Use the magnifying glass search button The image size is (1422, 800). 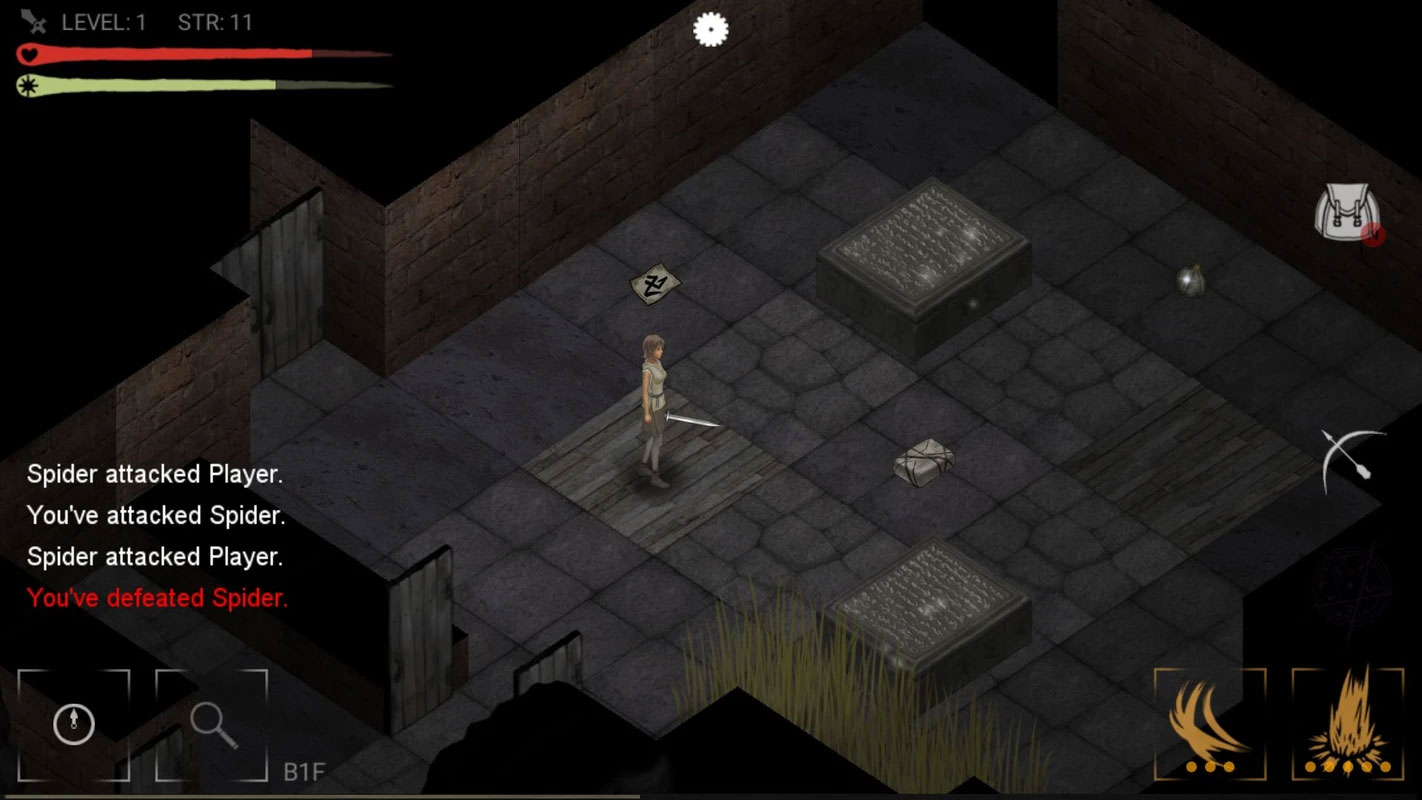(212, 724)
